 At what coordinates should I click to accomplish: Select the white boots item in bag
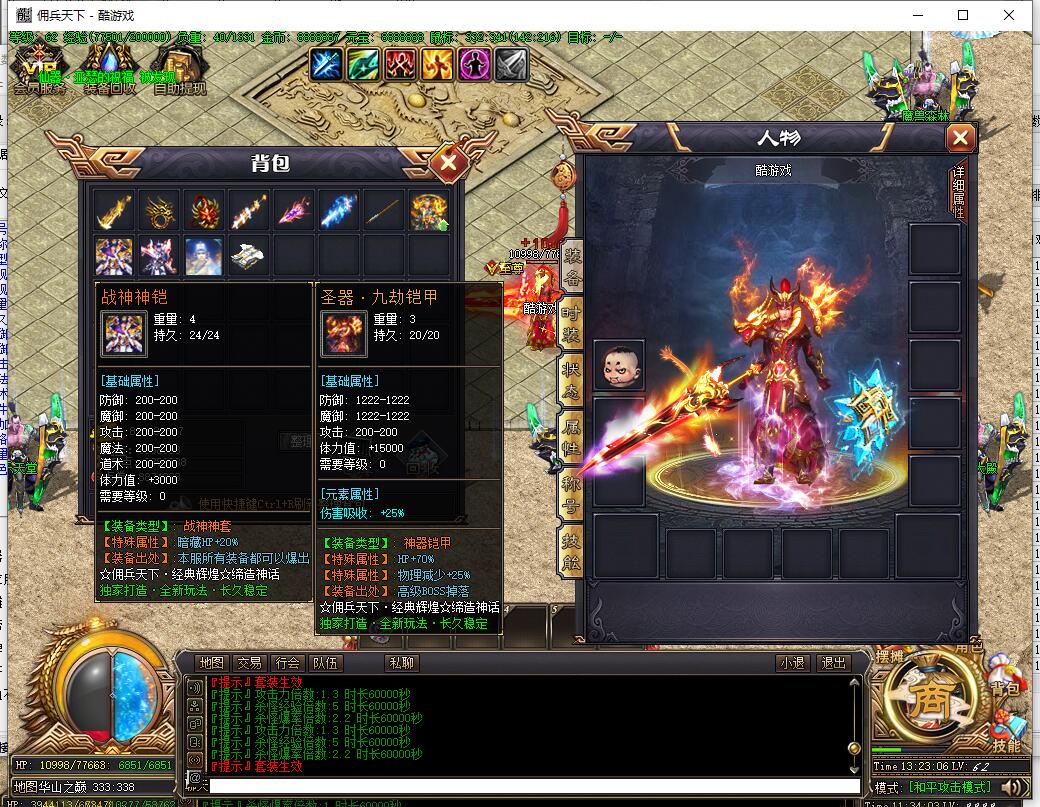(248, 256)
